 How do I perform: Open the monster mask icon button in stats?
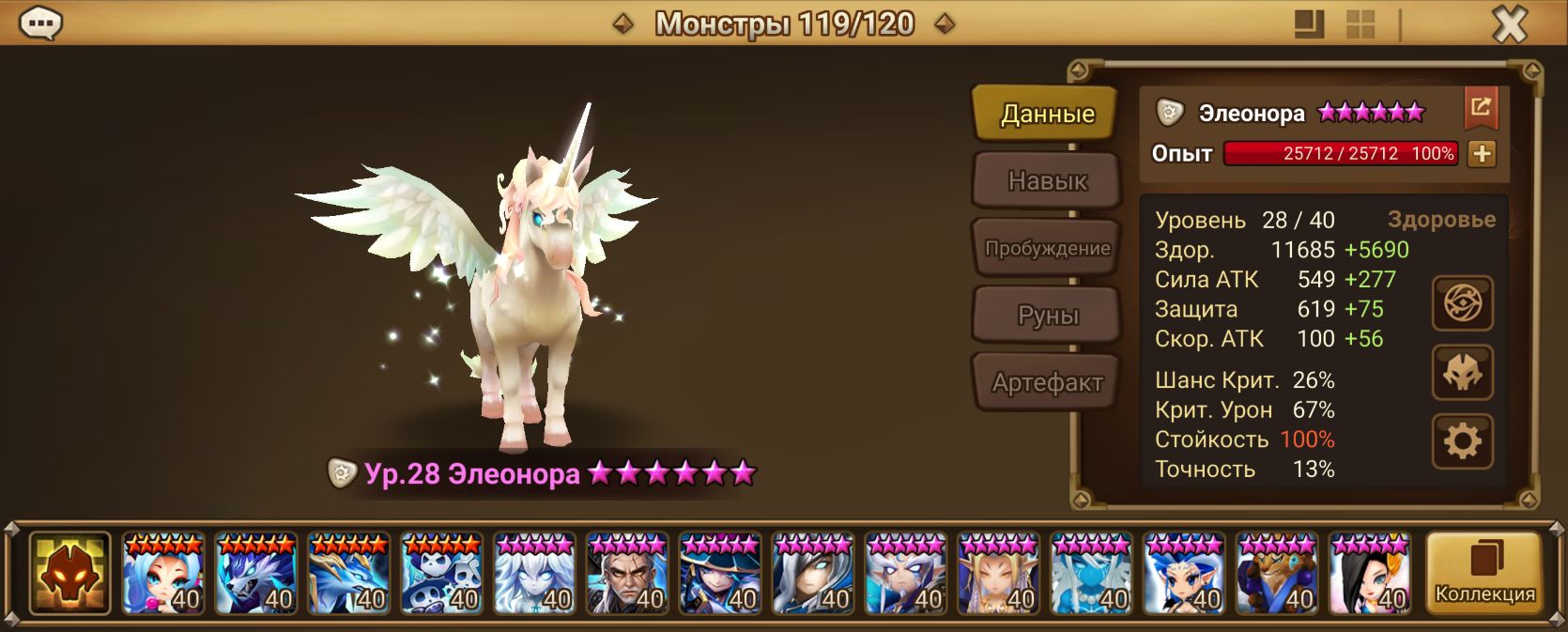coord(1462,373)
